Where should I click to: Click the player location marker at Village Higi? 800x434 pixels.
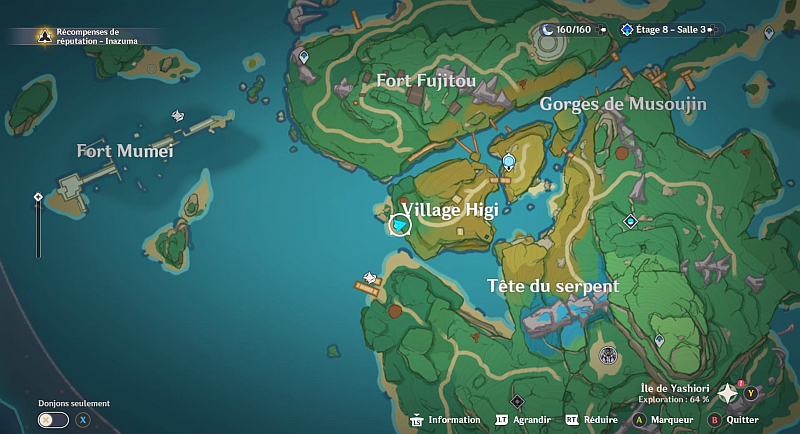400,227
